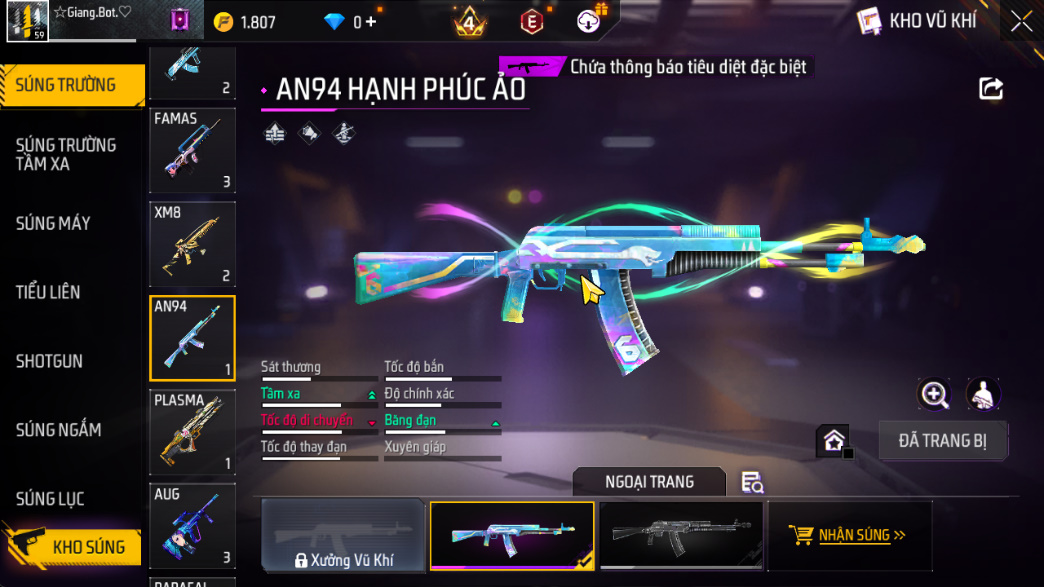Screen dimensions: 1044x587
Task: Select the FAMAS weapon thumbnail
Action: click(192, 150)
